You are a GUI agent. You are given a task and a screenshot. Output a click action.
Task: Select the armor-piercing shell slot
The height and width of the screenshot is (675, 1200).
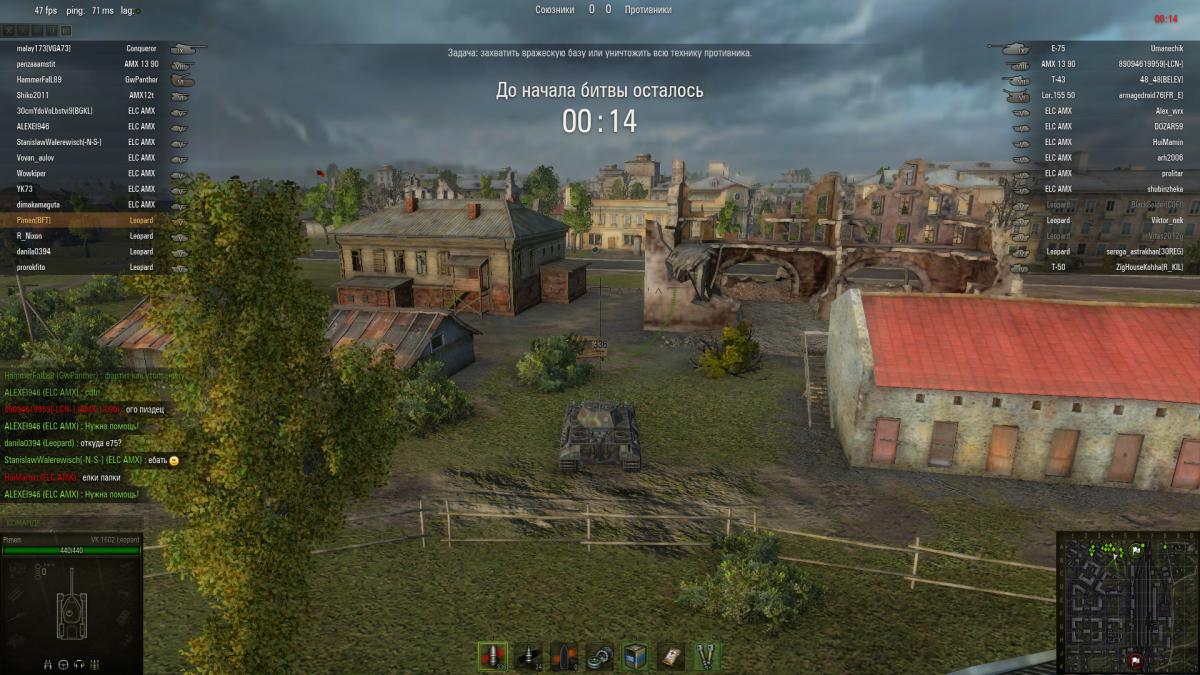pos(492,656)
